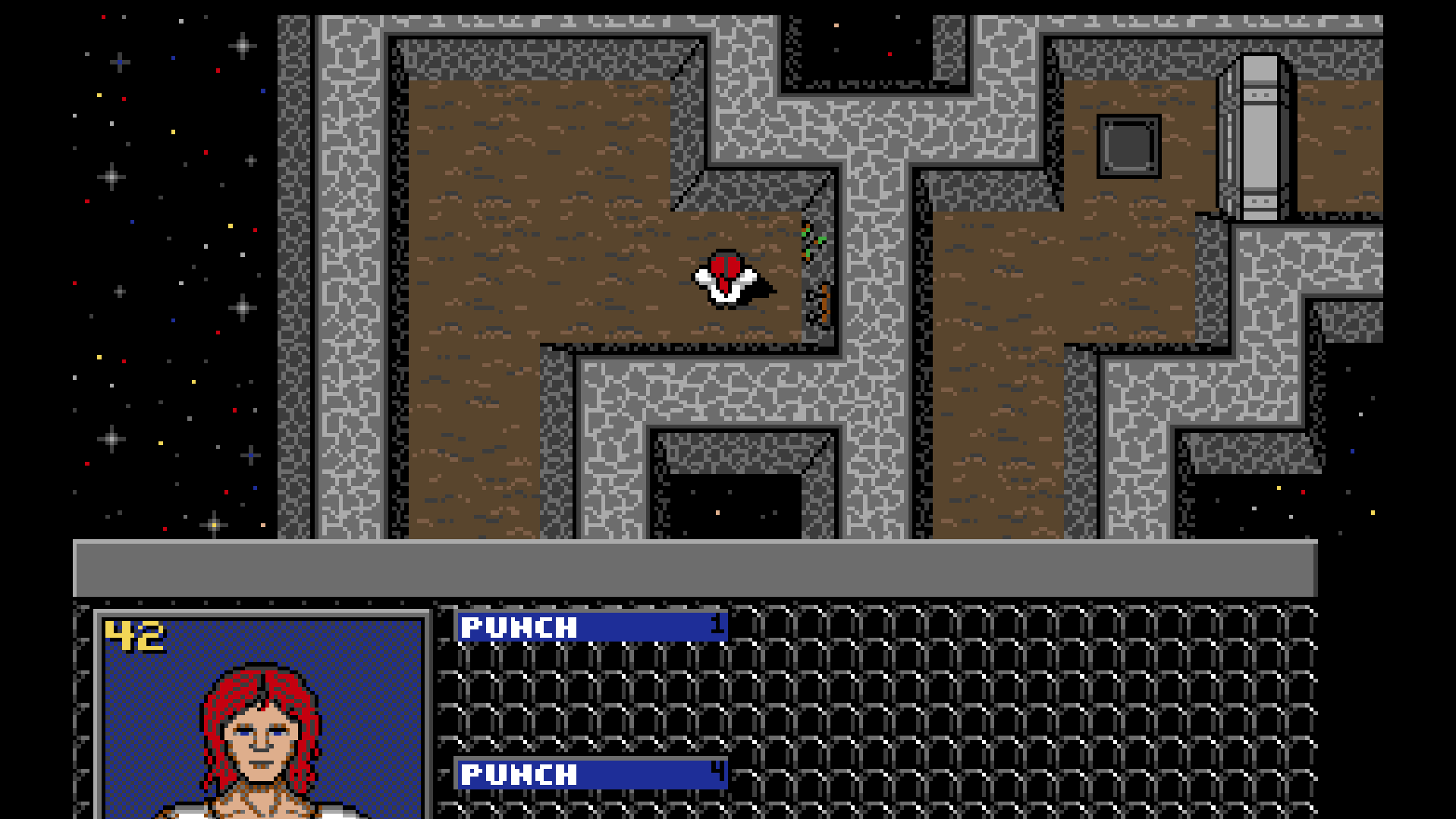Viewport: 1456px width, 819px height.
Task: Click the PUNCH attack showing value 4
Action: click(590, 775)
